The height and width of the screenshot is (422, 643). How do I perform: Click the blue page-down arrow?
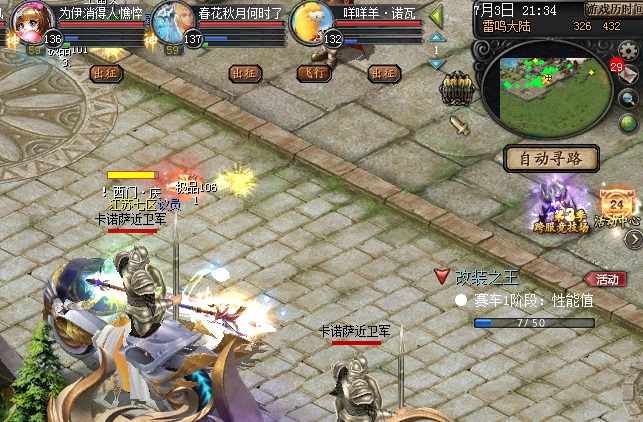tap(436, 64)
